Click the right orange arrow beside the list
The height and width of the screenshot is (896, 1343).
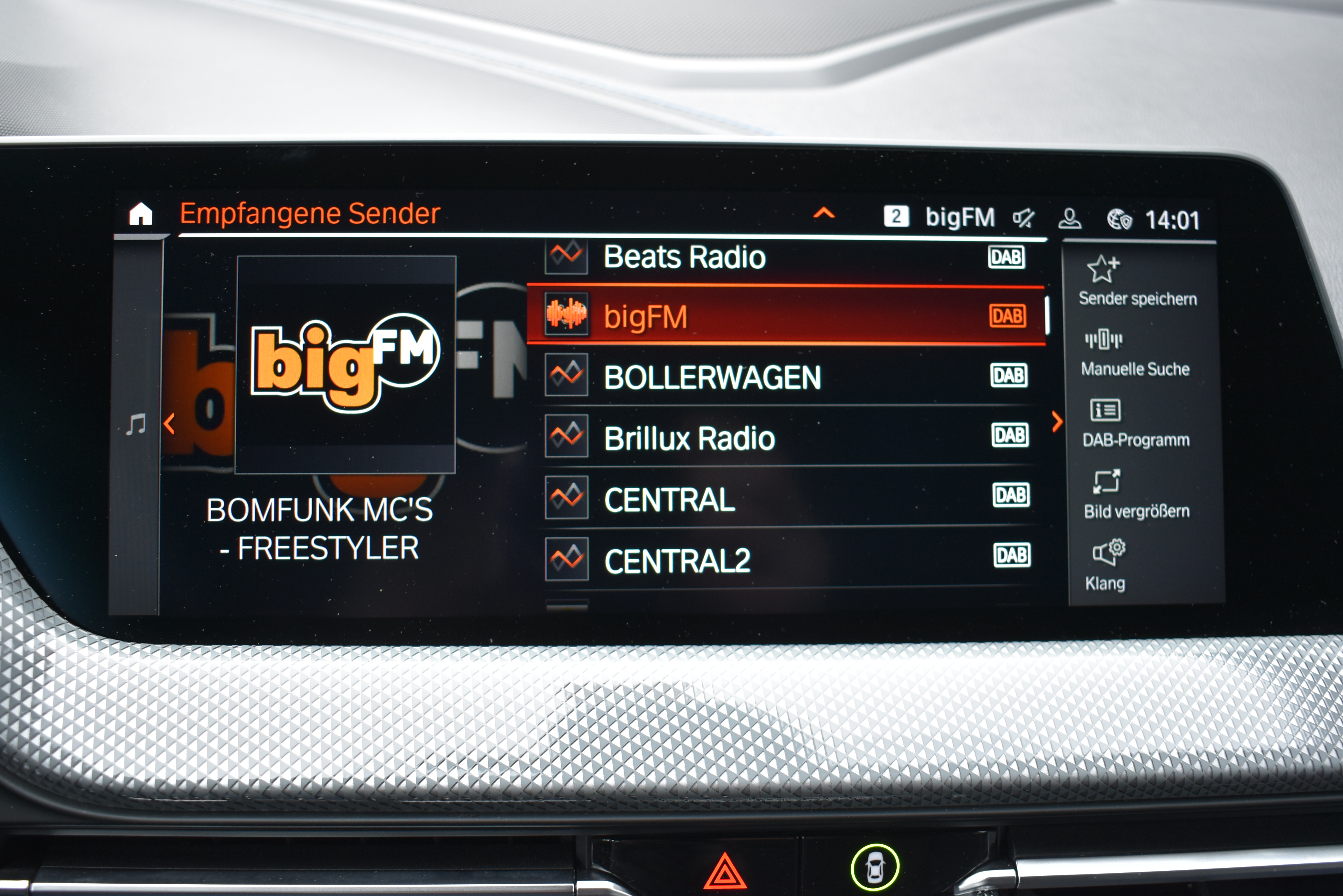[1057, 422]
